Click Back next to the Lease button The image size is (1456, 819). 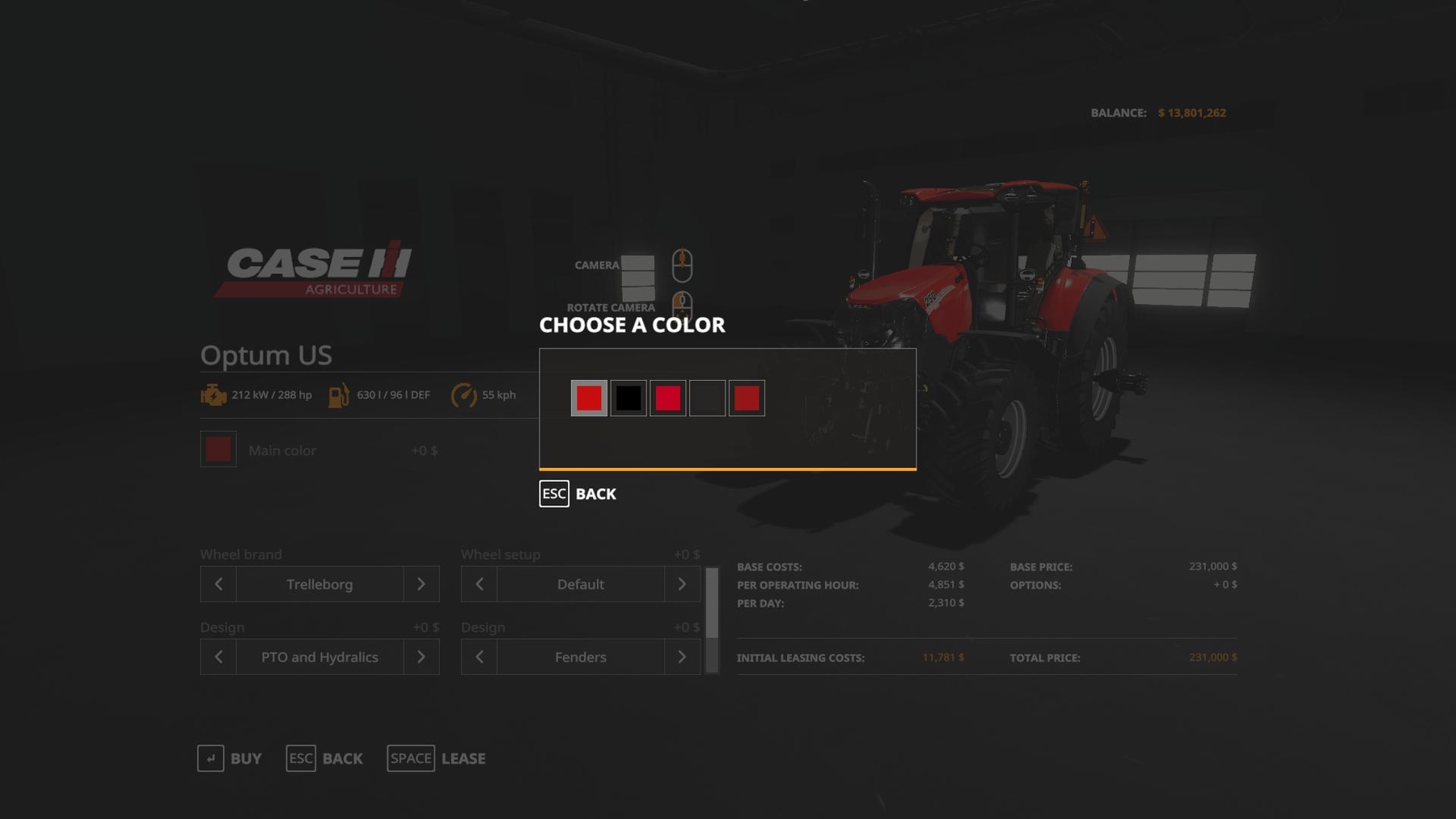pyautogui.click(x=325, y=758)
